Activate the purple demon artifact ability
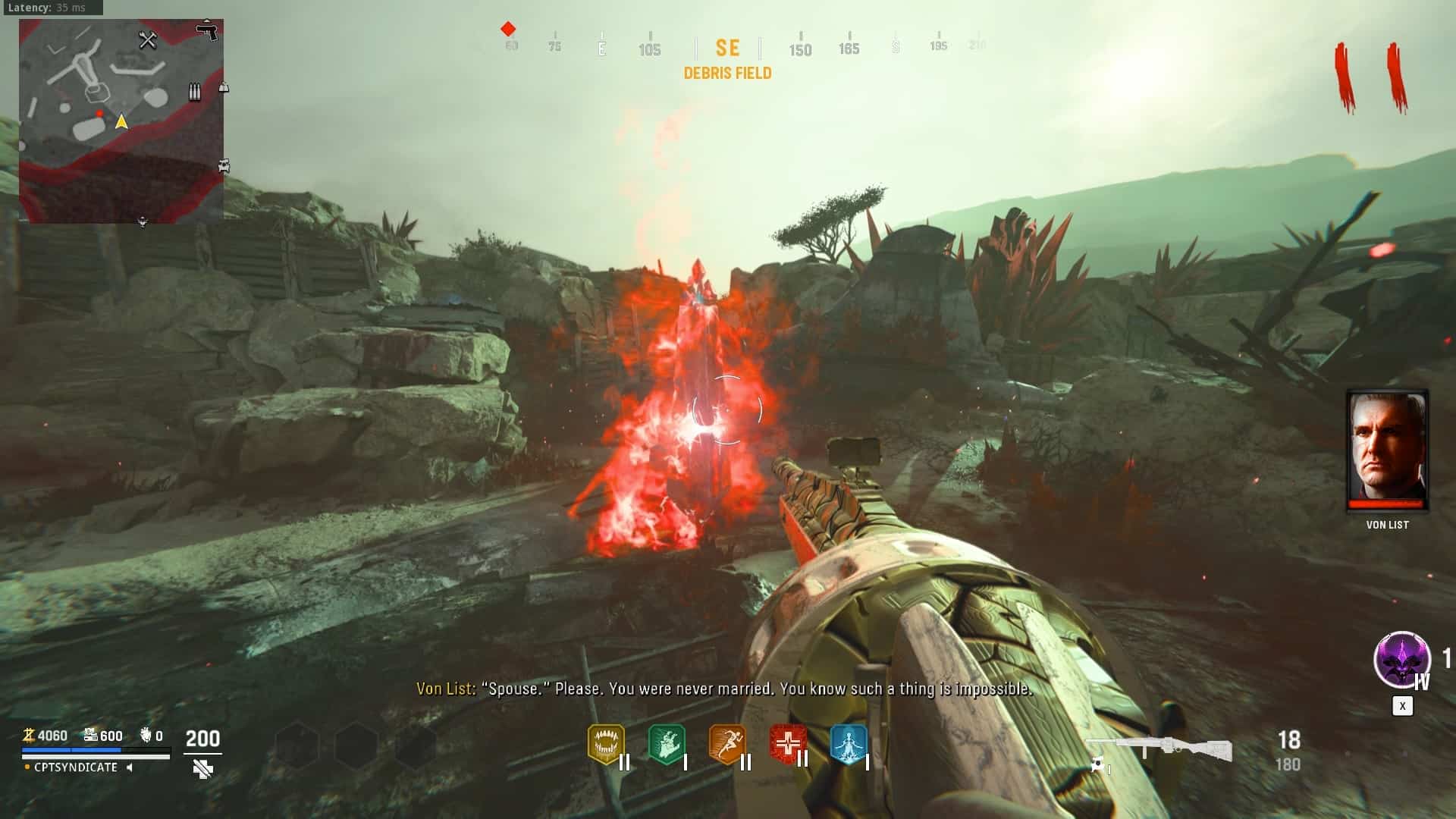This screenshot has width=1456, height=819. pyautogui.click(x=1401, y=660)
